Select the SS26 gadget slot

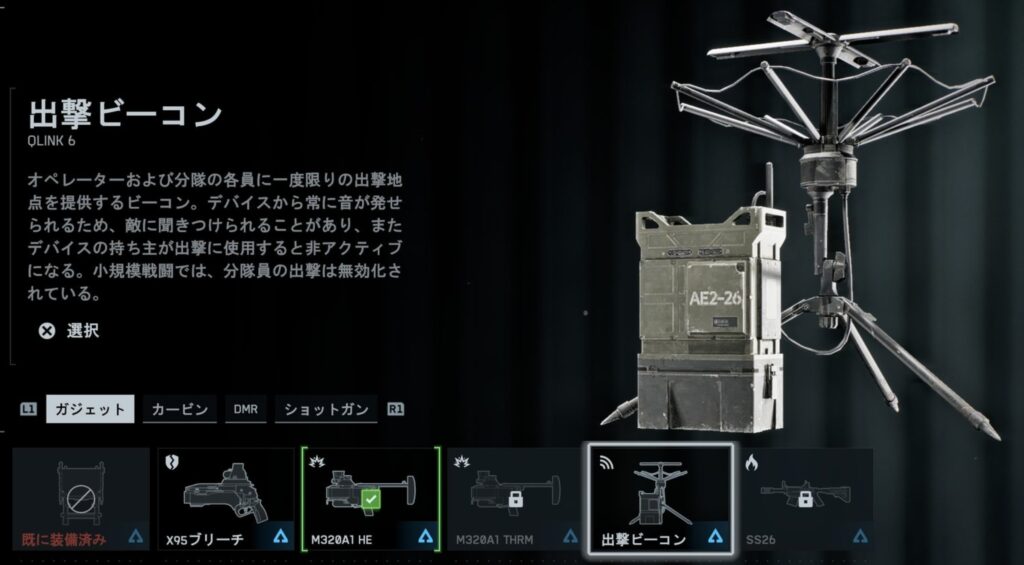pyautogui.click(x=805, y=499)
